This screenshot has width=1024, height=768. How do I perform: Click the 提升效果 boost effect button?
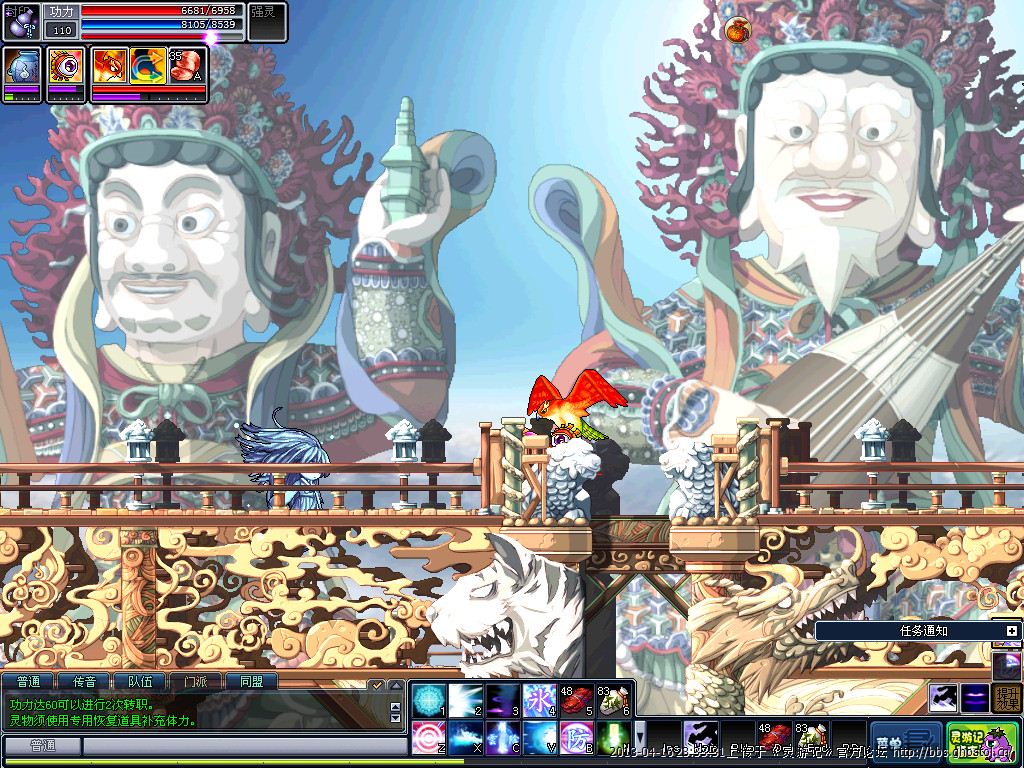(x=1007, y=697)
